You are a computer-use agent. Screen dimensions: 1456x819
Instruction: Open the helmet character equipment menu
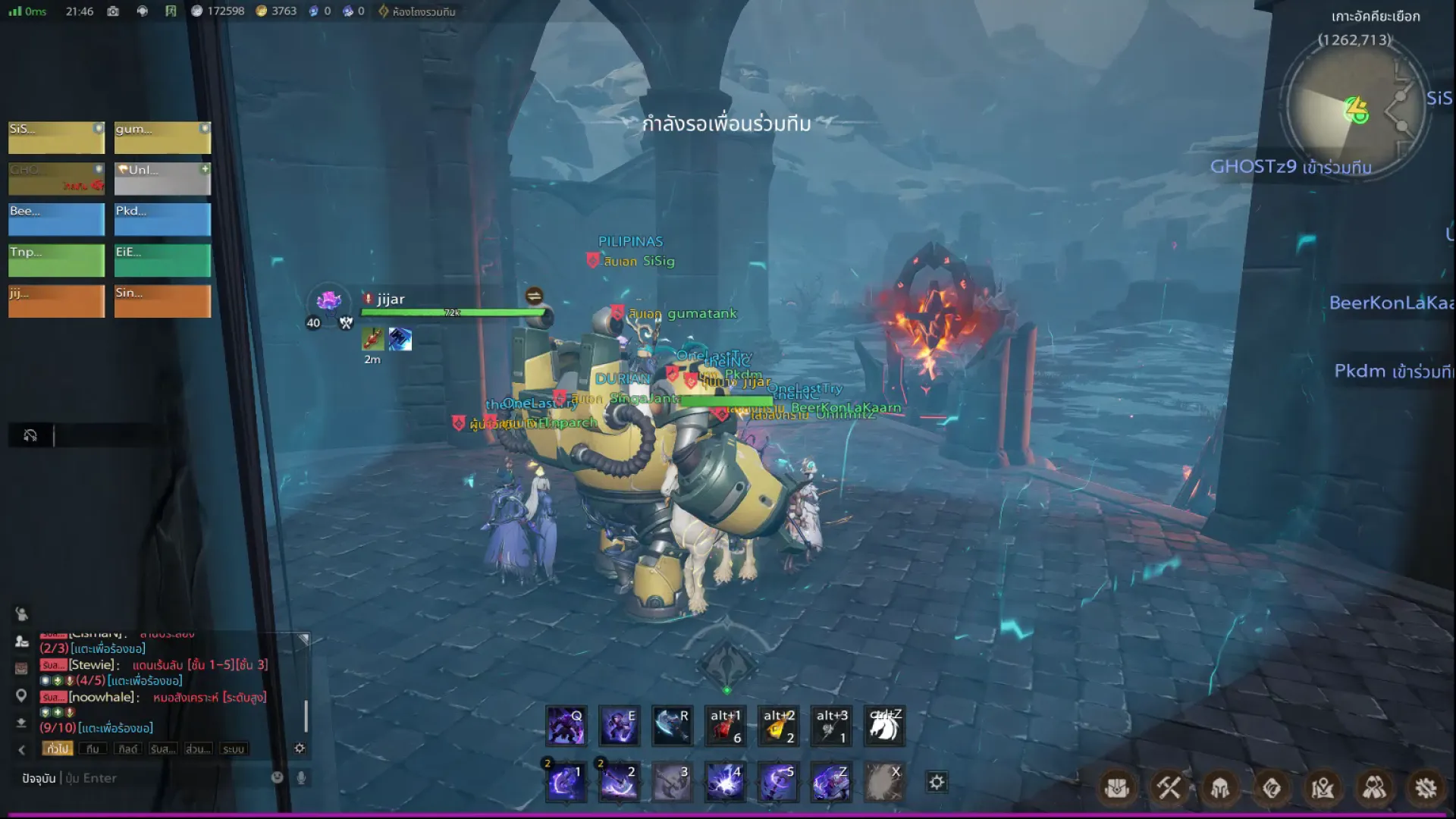click(x=1220, y=788)
